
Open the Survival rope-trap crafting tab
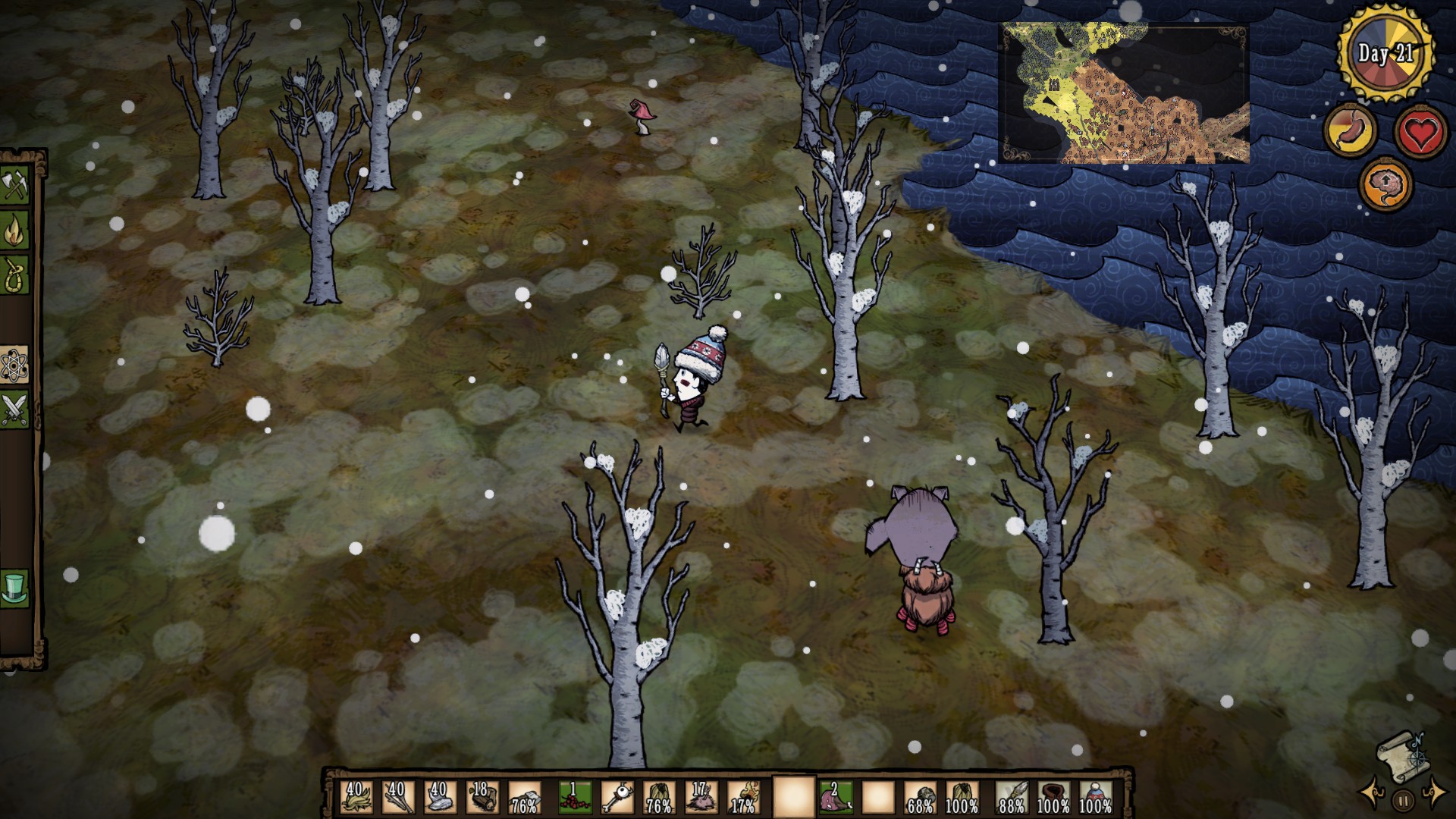(x=15, y=275)
